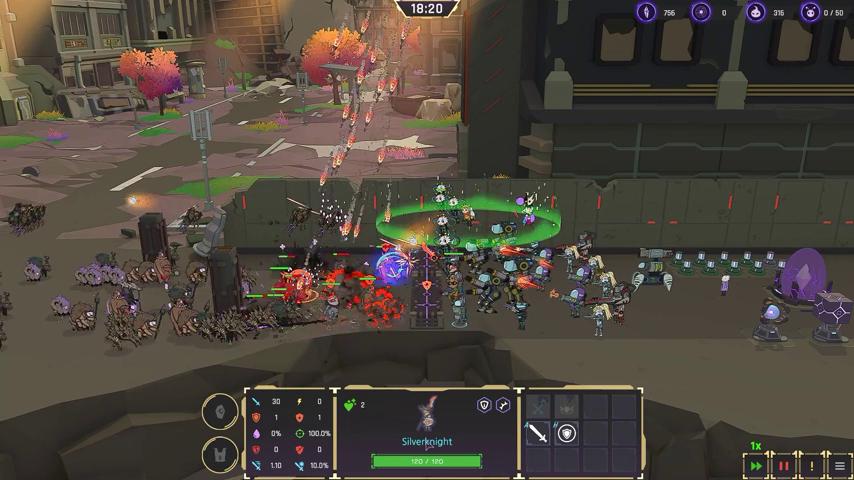The width and height of the screenshot is (854, 480).
Task: Select the lower round armor slot beside the stats
Action: 220,455
